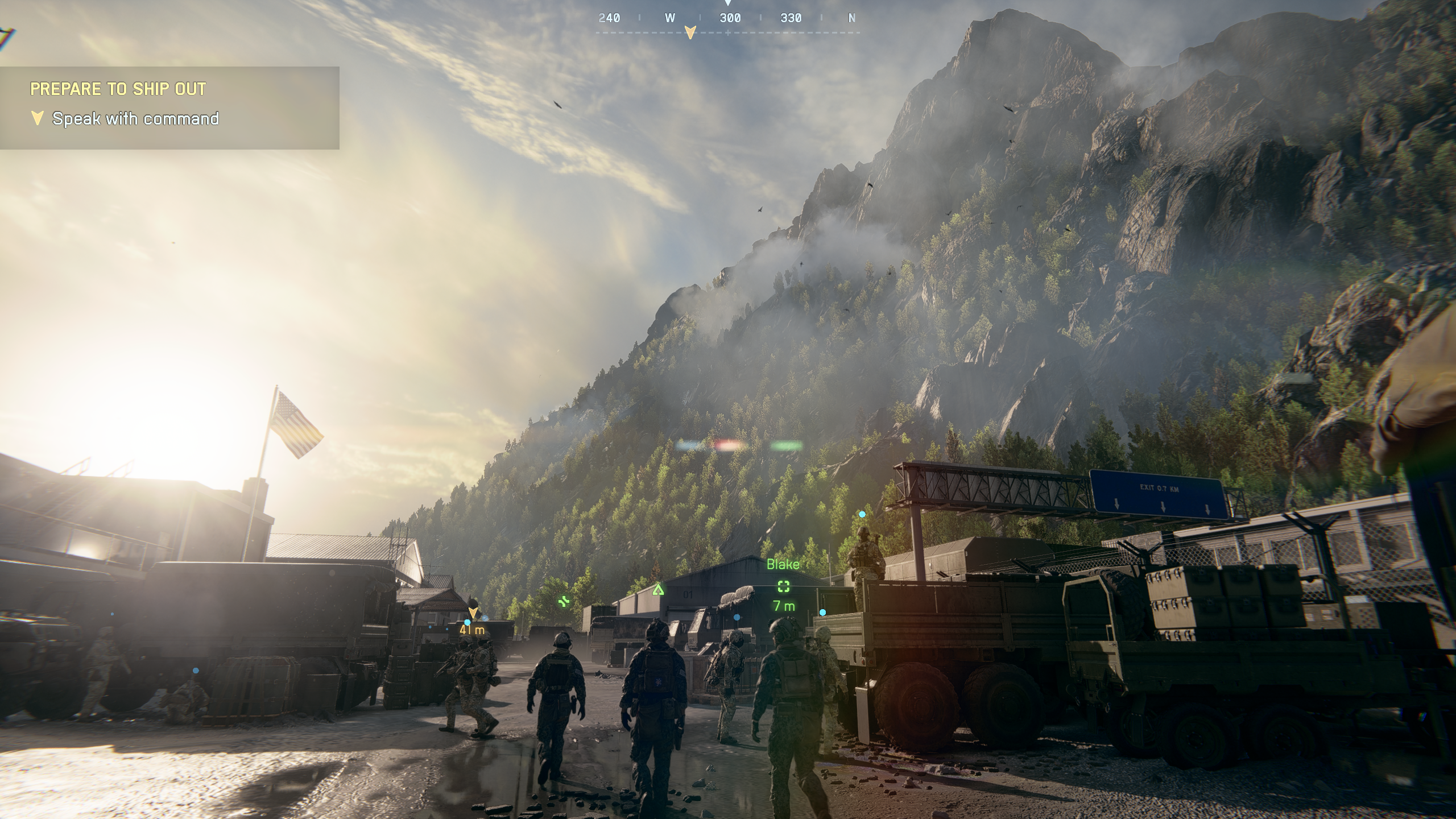Click the yellow objective arrow on the compass

[690, 32]
